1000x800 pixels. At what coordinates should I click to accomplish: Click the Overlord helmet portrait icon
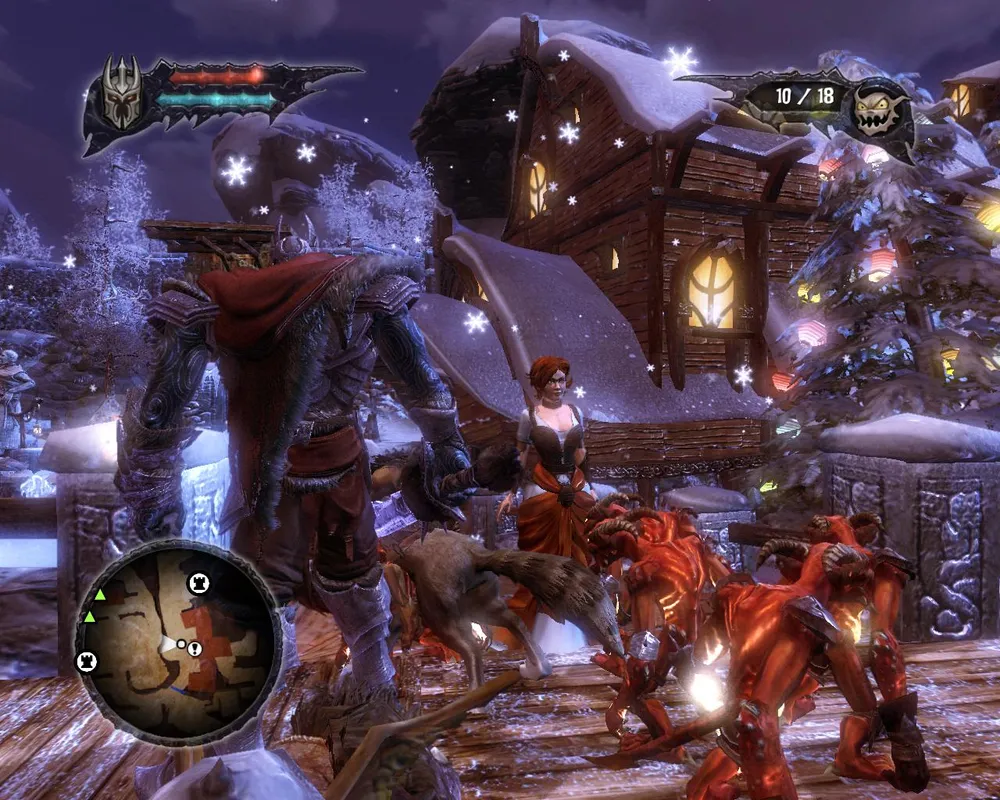tap(122, 92)
